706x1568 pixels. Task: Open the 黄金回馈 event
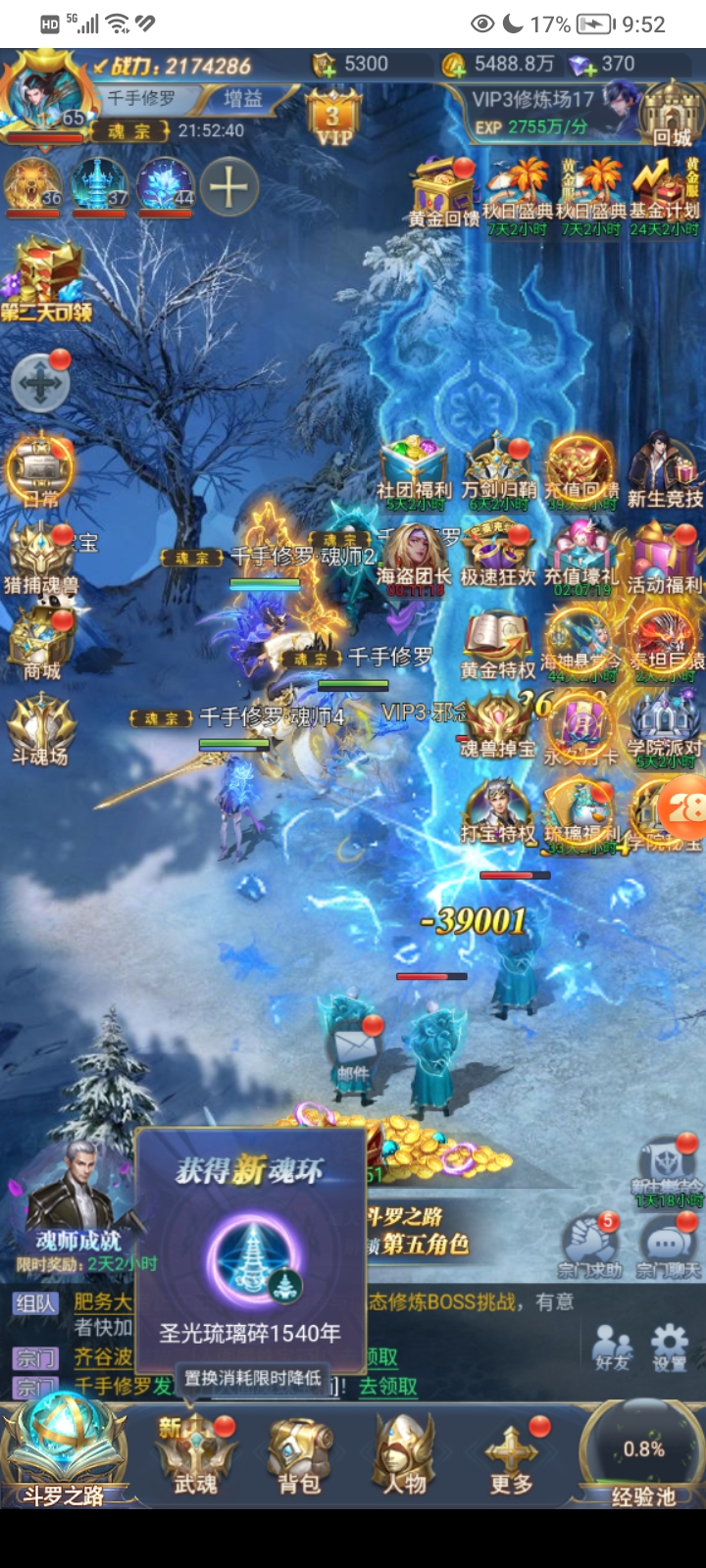pyautogui.click(x=442, y=193)
